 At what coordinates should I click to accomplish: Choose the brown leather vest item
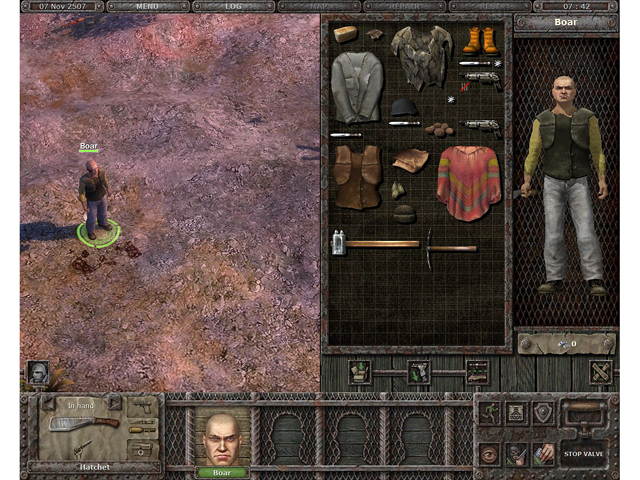357,177
